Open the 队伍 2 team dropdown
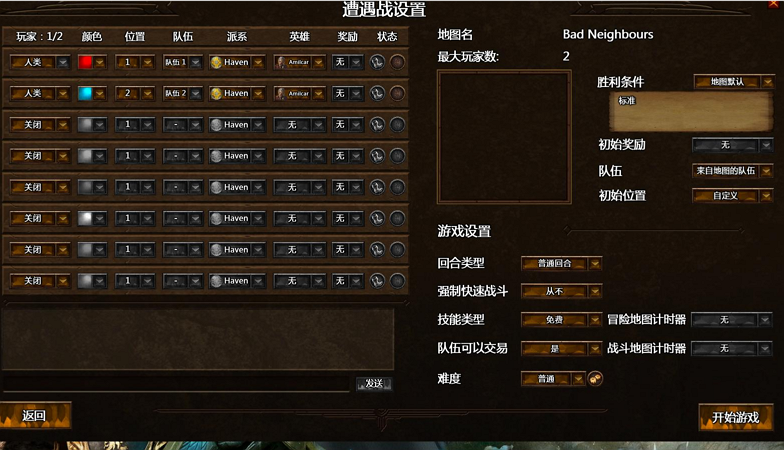 (183, 94)
